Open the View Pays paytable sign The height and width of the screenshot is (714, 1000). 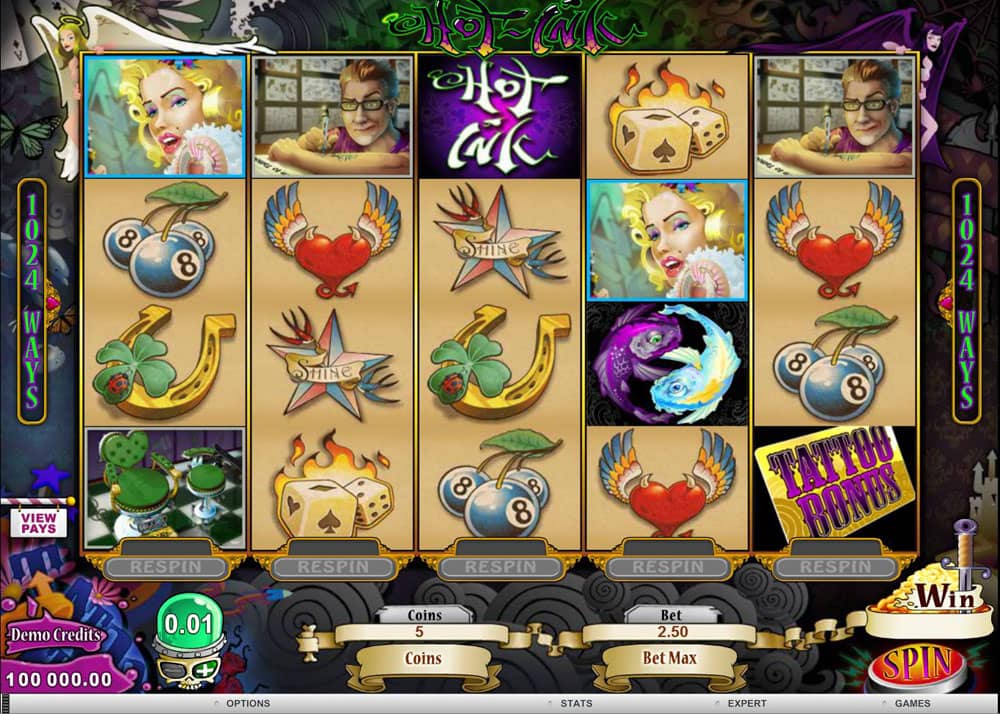click(x=37, y=521)
